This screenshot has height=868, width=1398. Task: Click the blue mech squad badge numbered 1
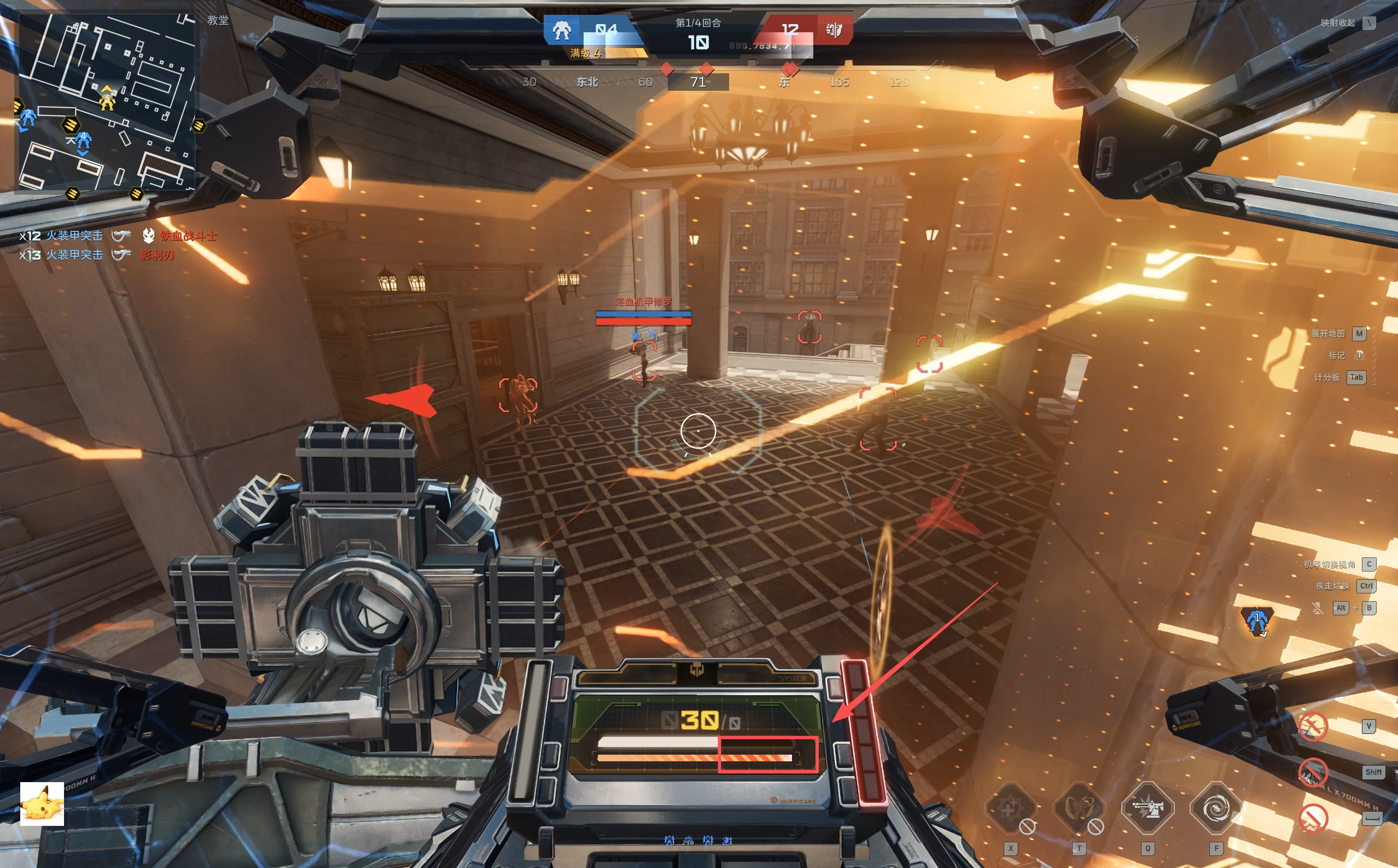coord(1257,621)
